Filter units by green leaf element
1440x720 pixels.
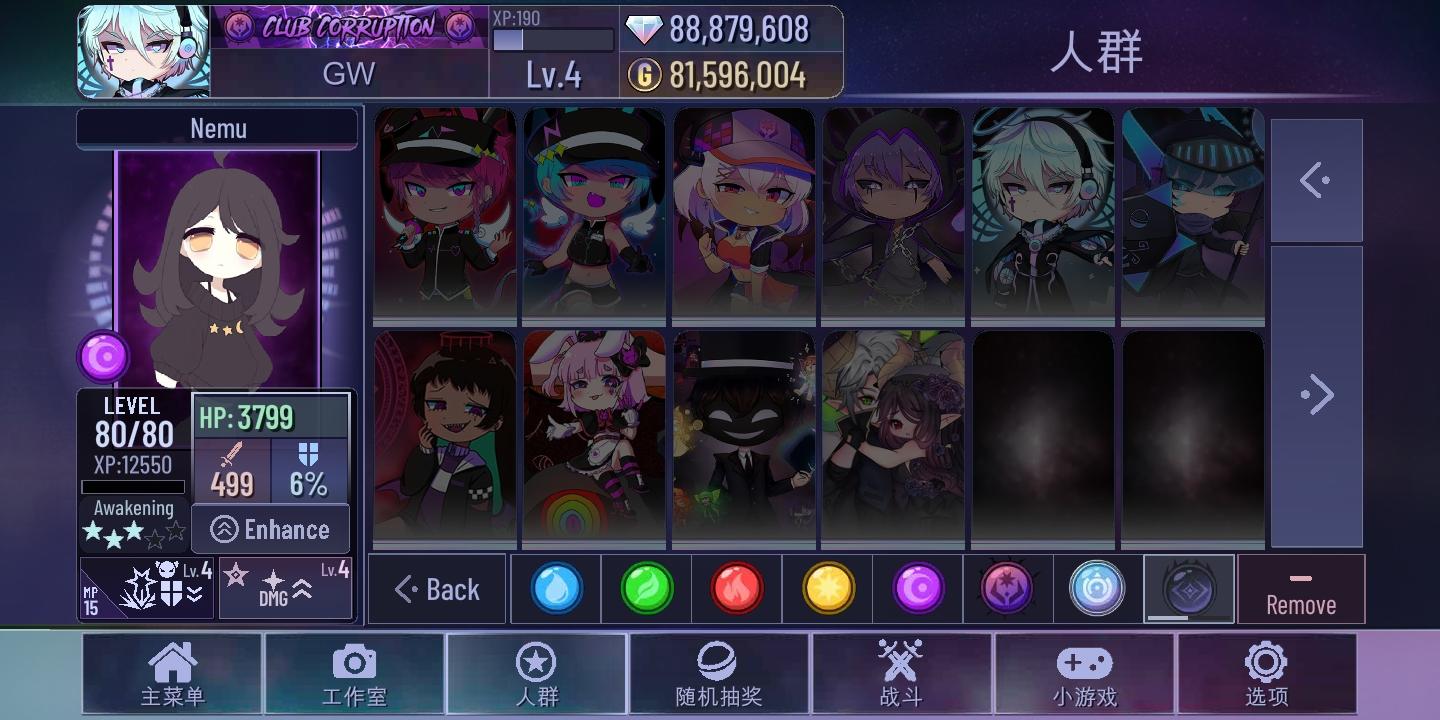pos(647,589)
